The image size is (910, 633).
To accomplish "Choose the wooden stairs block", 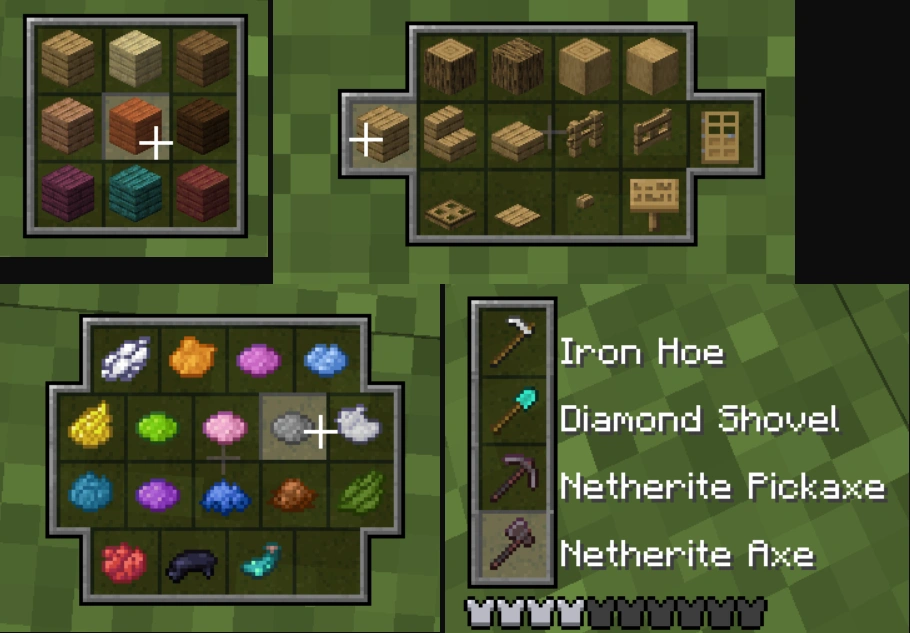I will (x=451, y=135).
